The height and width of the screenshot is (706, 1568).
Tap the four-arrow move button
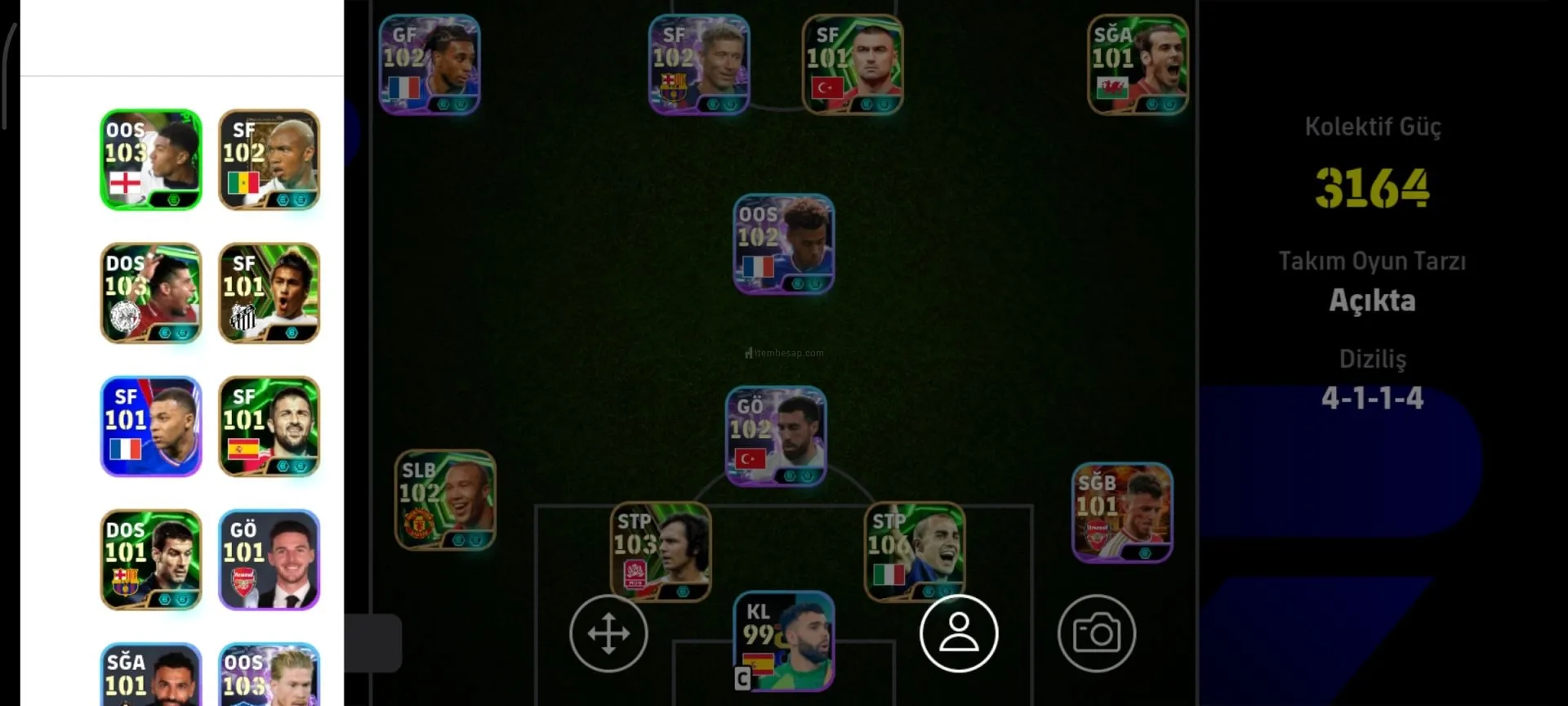pos(608,633)
